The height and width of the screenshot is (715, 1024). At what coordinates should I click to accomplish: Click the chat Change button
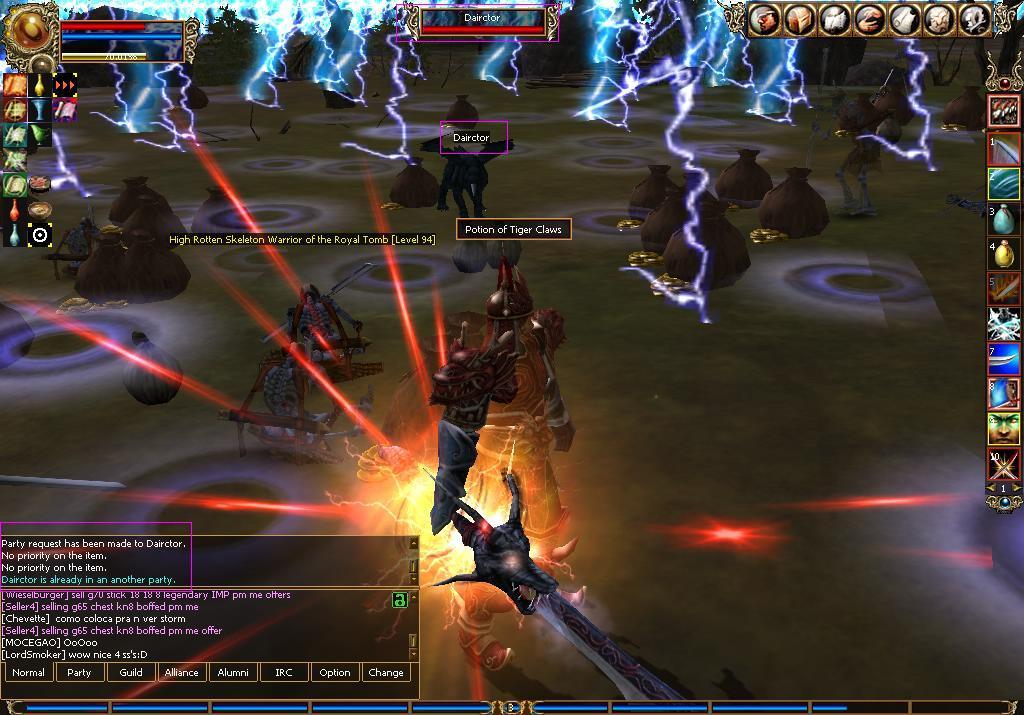coord(386,673)
